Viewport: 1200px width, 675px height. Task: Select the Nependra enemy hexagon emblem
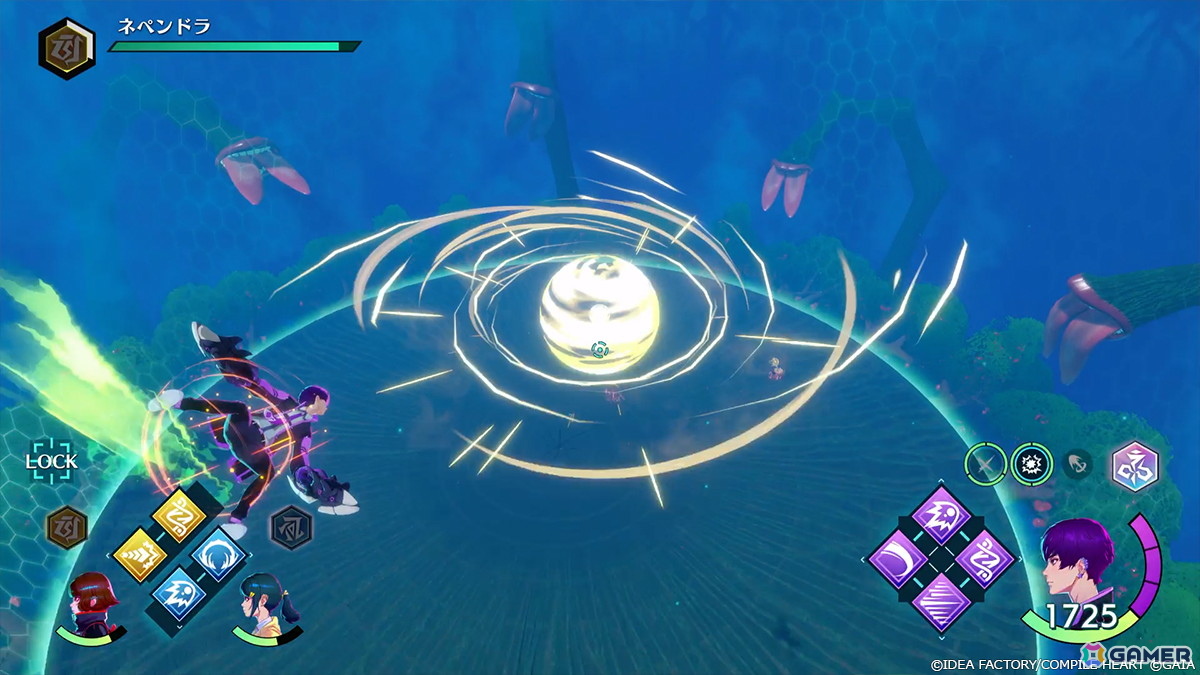(67, 49)
